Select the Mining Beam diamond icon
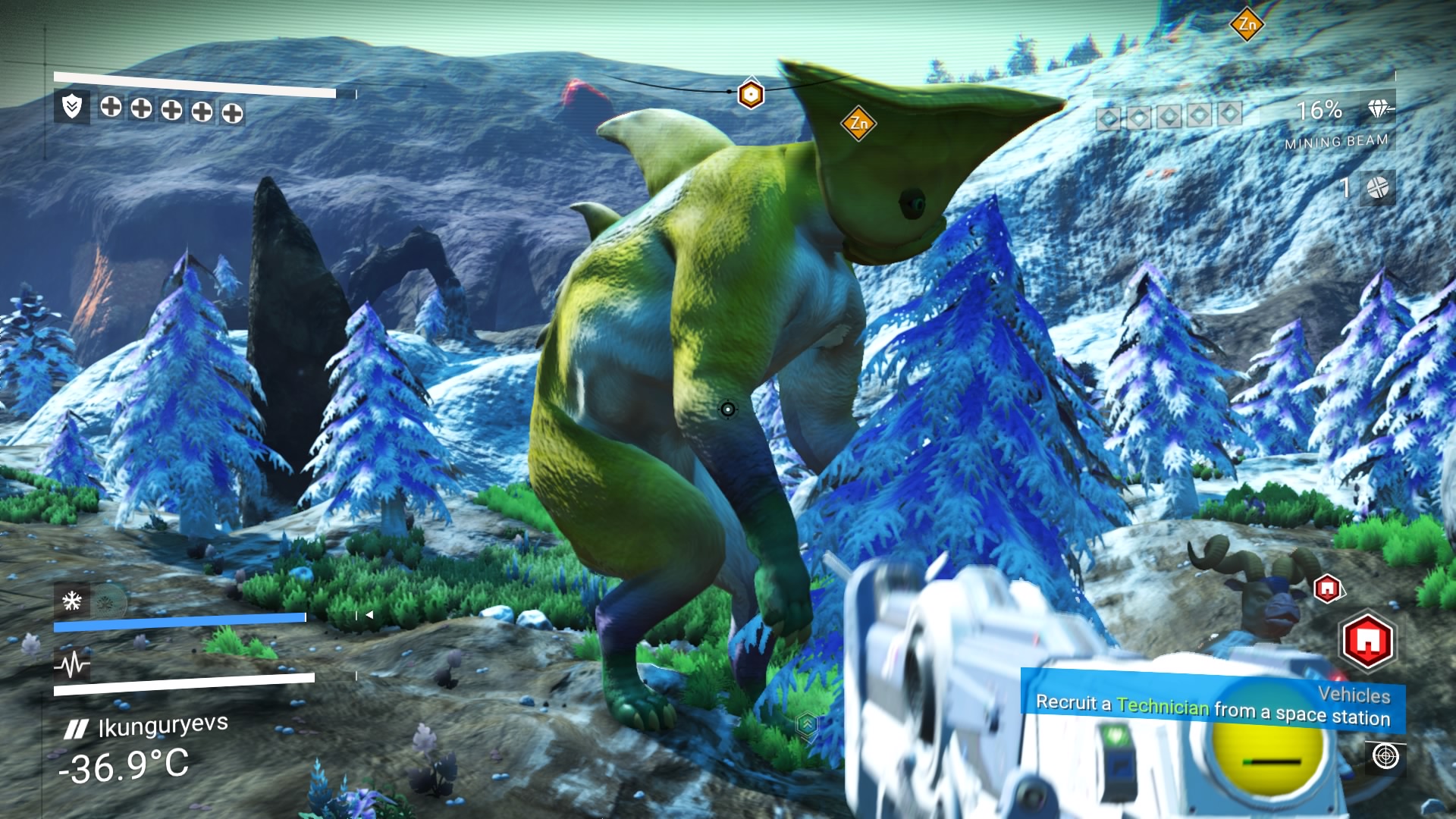Viewport: 1456px width, 819px height. (x=1379, y=109)
